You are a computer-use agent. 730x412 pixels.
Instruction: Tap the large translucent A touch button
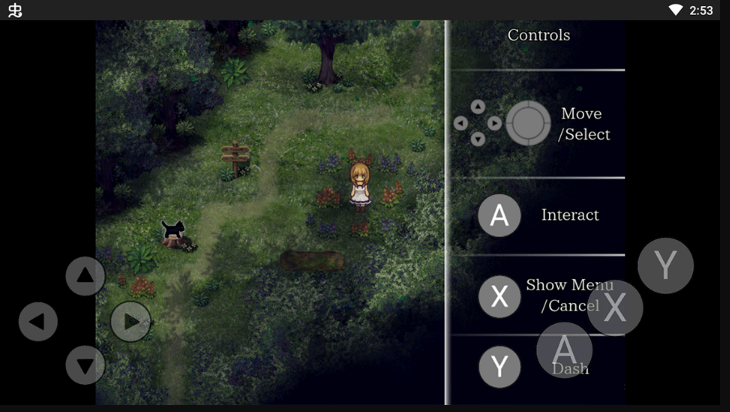tap(565, 349)
